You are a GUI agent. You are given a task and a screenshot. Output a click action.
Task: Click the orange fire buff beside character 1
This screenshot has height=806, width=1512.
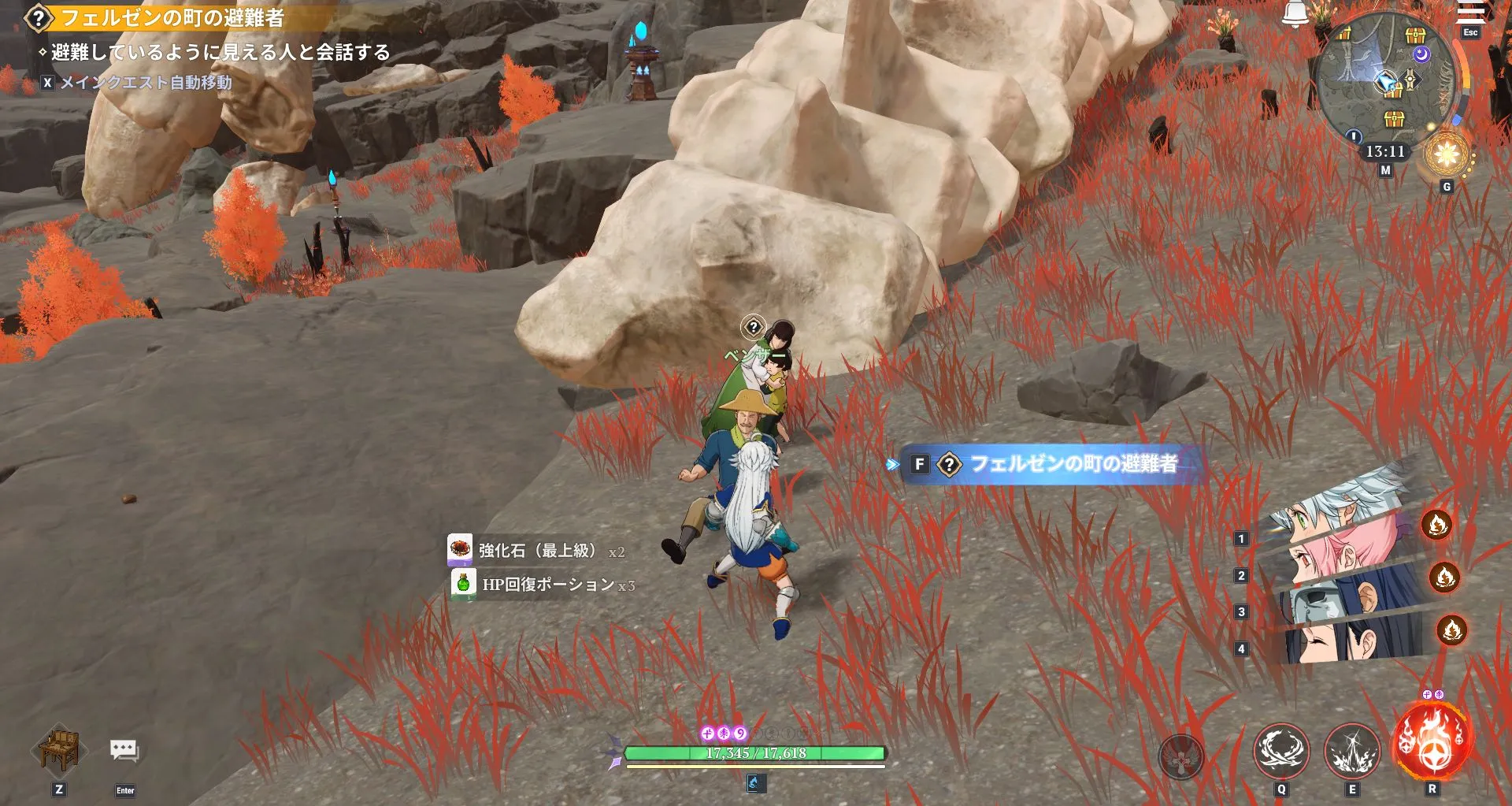[1438, 526]
